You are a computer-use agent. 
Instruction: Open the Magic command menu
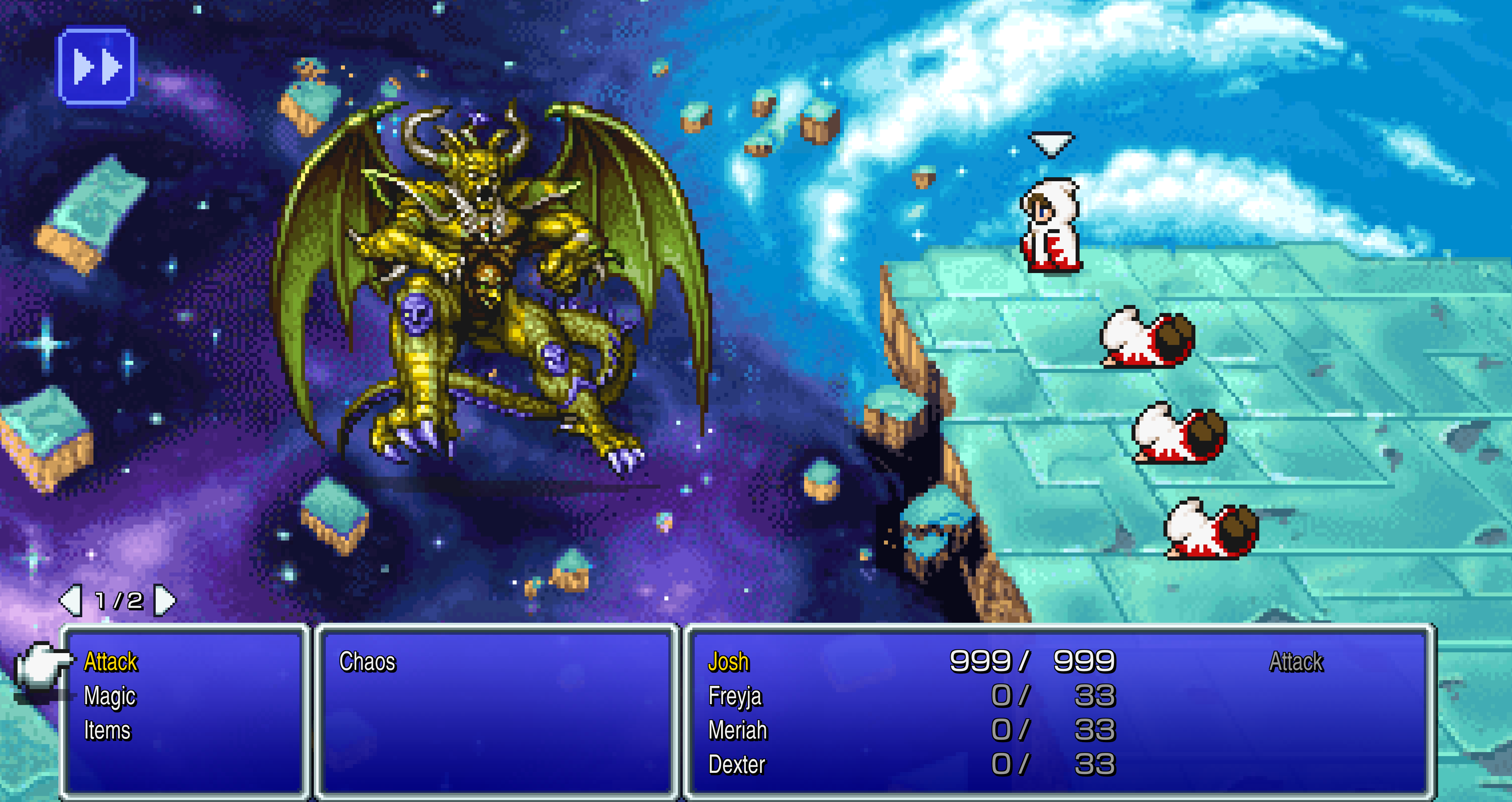click(110, 696)
